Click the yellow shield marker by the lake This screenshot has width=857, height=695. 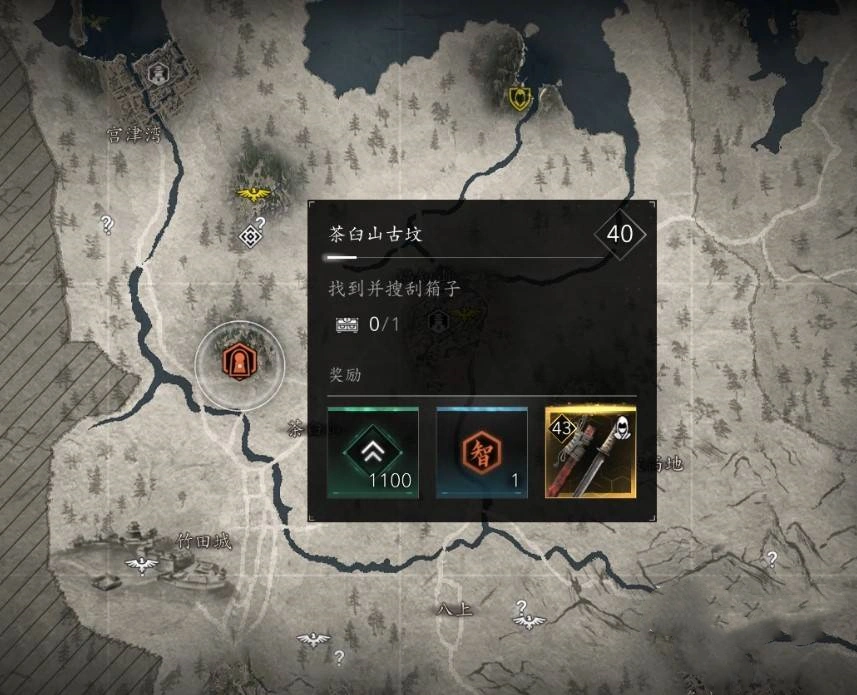click(518, 97)
